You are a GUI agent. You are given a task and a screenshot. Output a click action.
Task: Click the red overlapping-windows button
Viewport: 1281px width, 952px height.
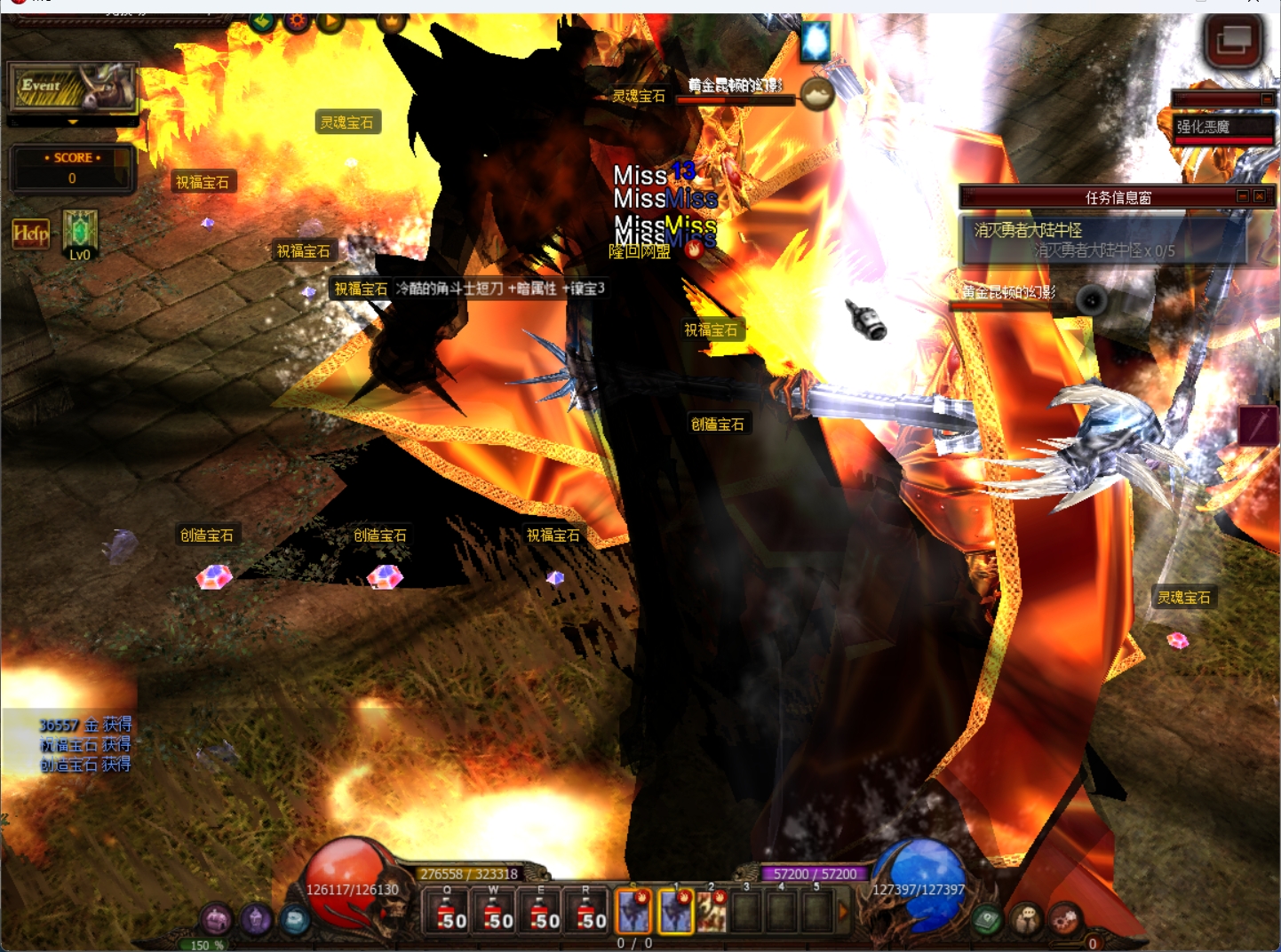[x=1233, y=40]
